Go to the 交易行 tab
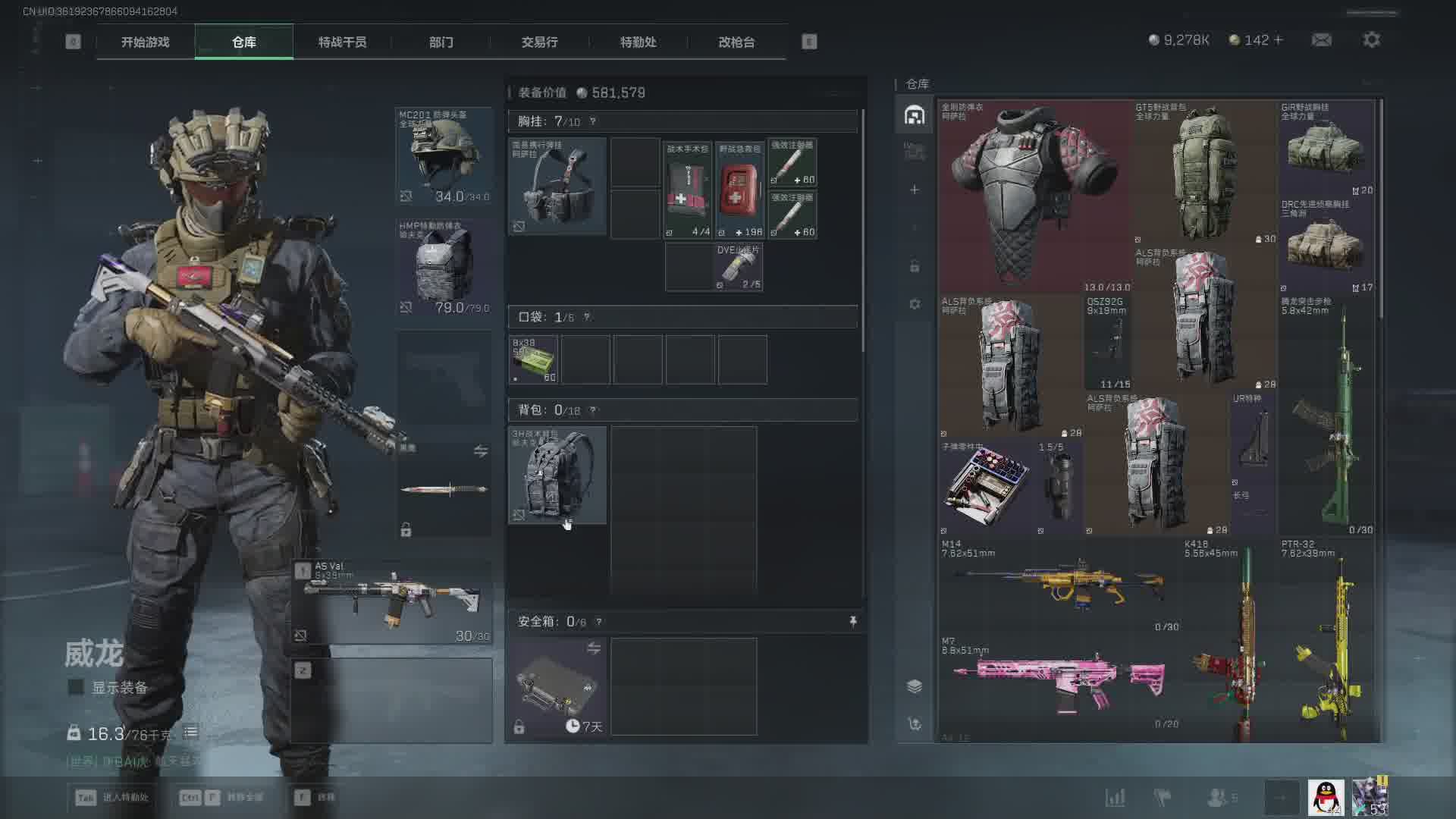The height and width of the screenshot is (819, 1456). click(539, 42)
